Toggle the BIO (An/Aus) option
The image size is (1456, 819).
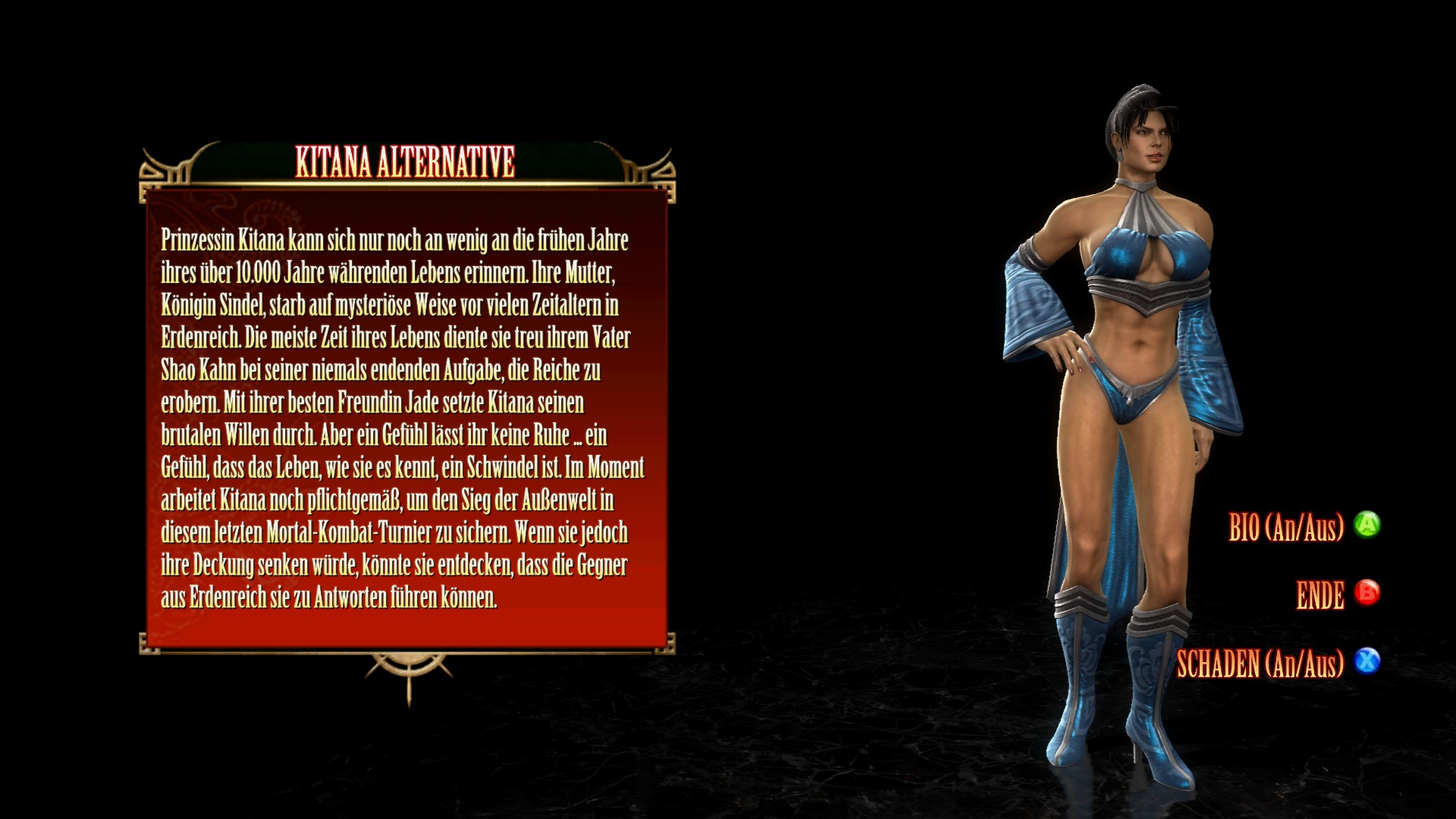tap(1286, 527)
